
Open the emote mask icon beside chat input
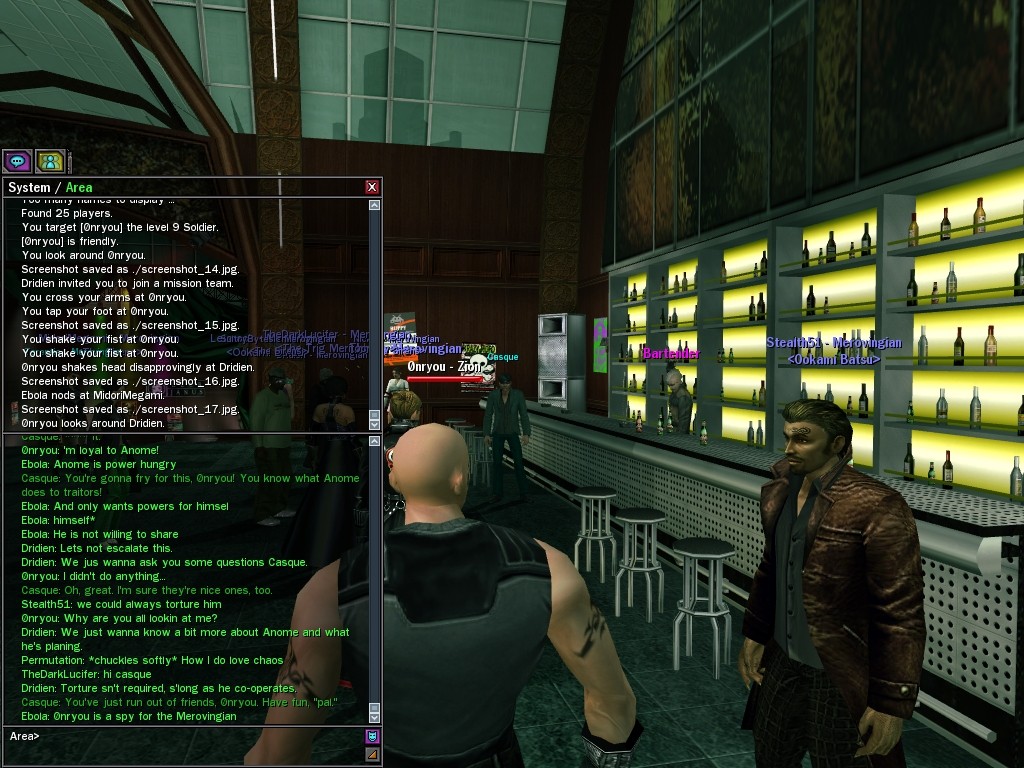(x=372, y=737)
